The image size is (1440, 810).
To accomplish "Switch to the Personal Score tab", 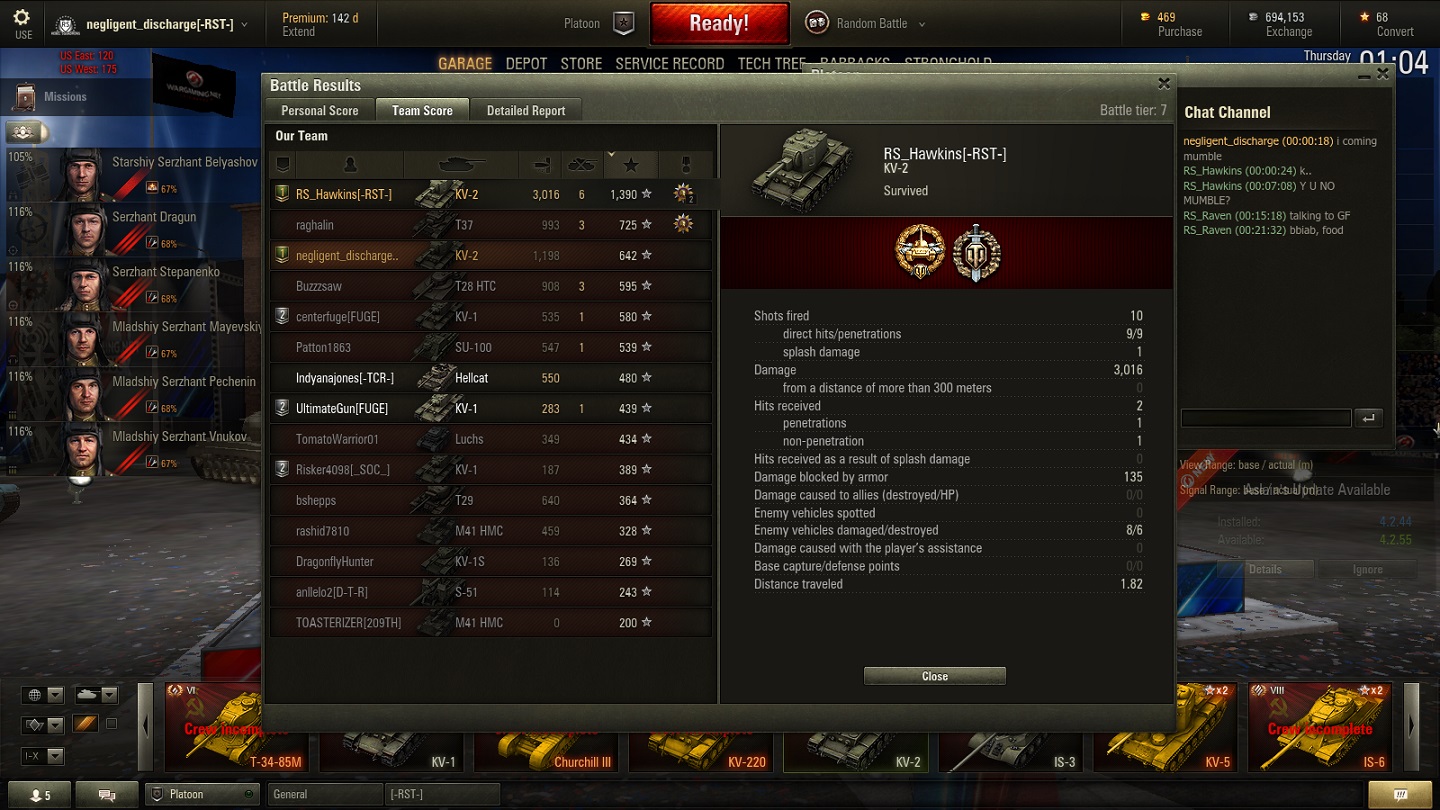I will point(319,111).
